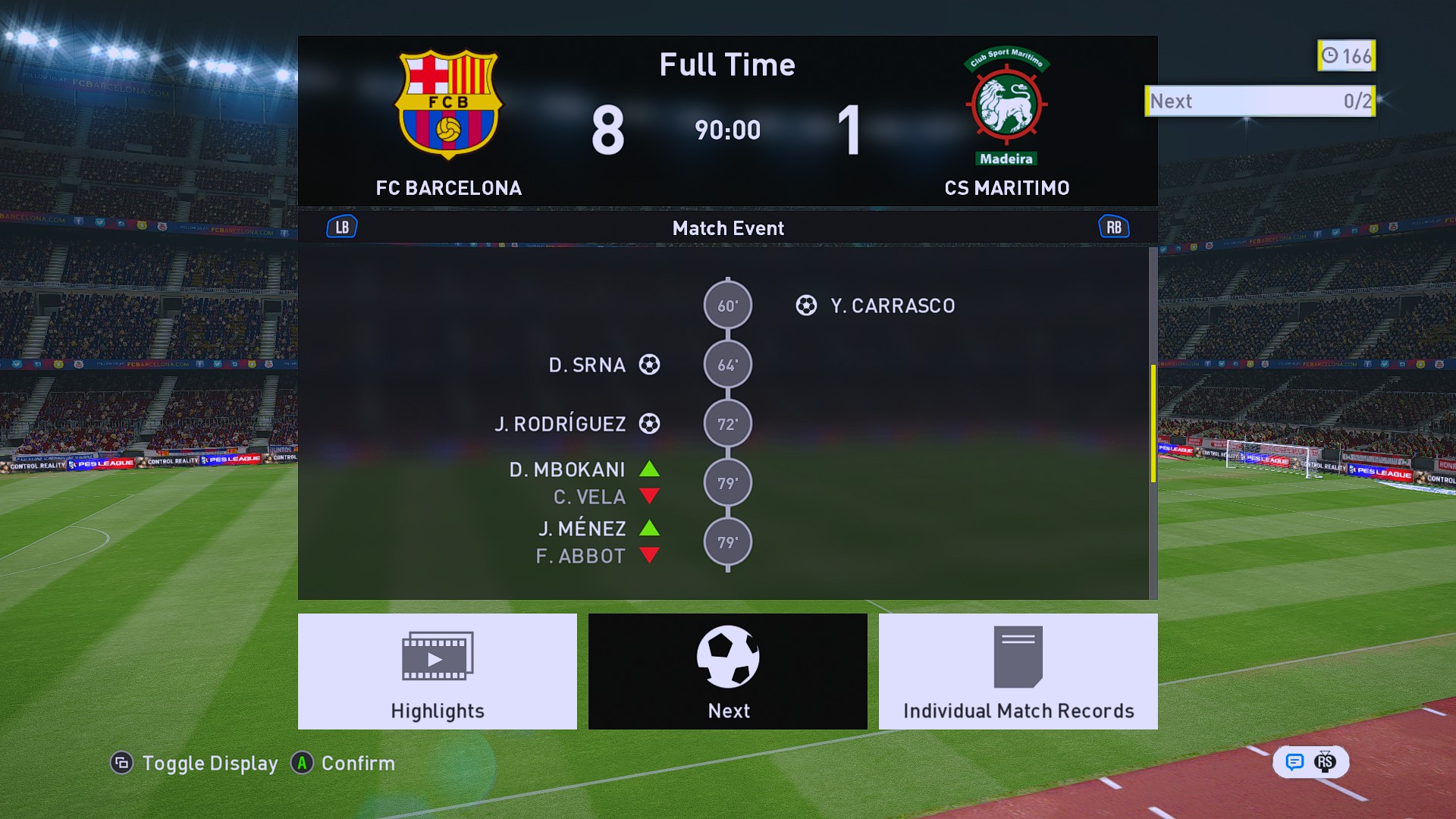Click the Next 0/2 progress panel

coord(1260,101)
